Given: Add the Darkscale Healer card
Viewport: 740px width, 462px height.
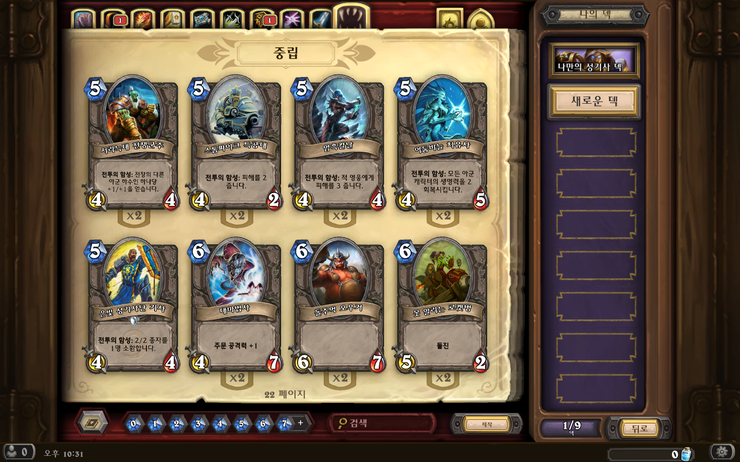Looking at the screenshot, I should point(444,147).
